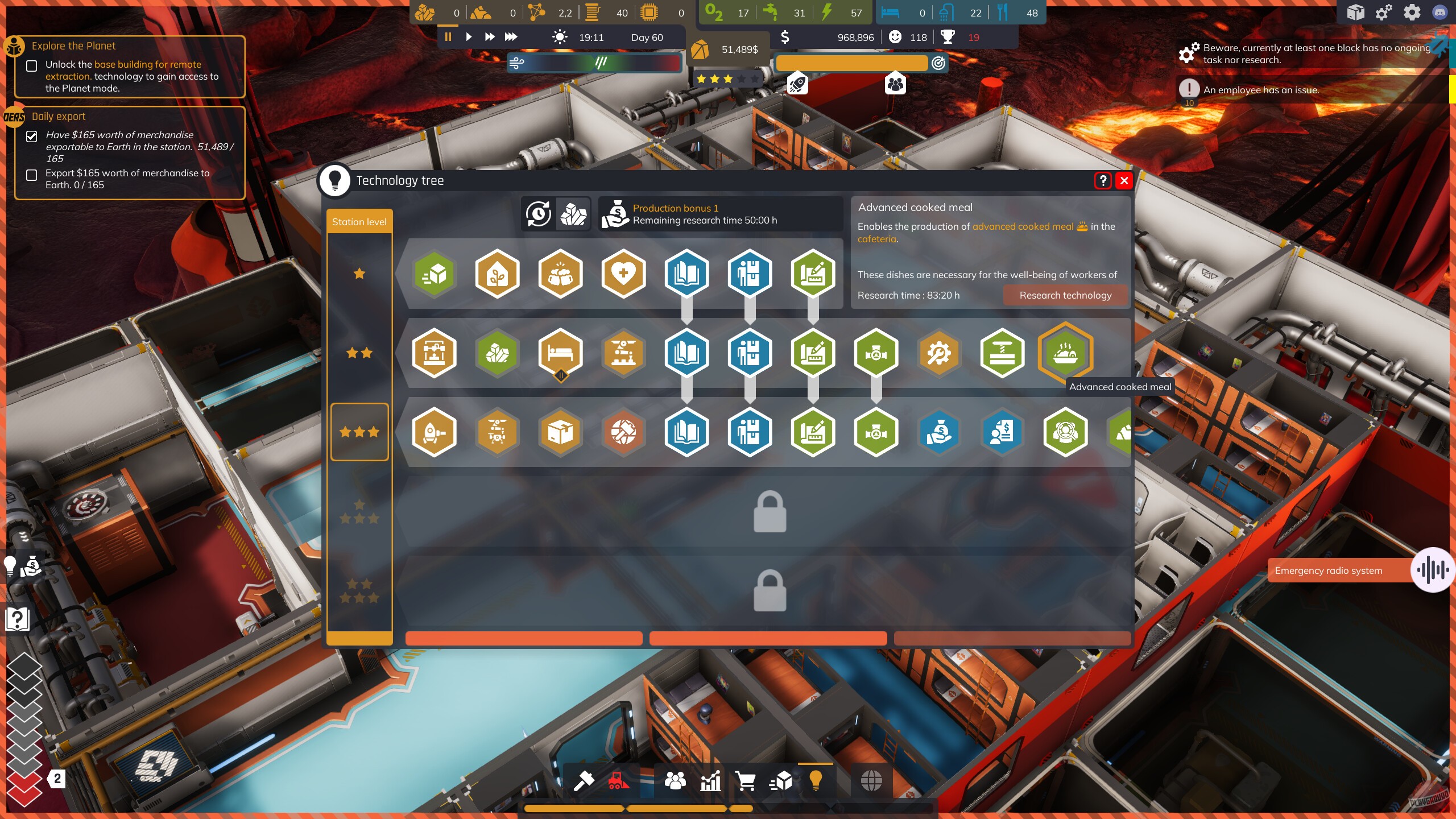
Task: Select the Advanced cooked meal technology hexagon
Action: 1065,353
